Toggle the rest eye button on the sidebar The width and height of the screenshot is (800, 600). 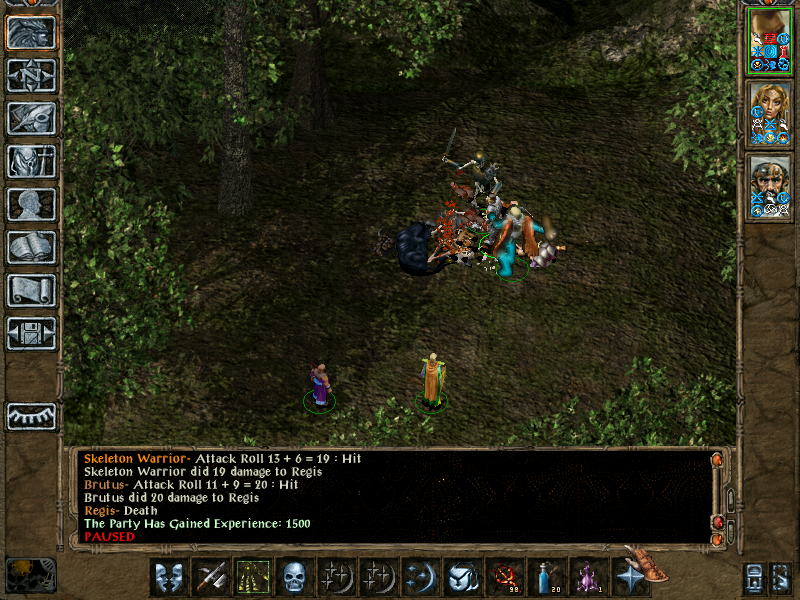[31, 416]
